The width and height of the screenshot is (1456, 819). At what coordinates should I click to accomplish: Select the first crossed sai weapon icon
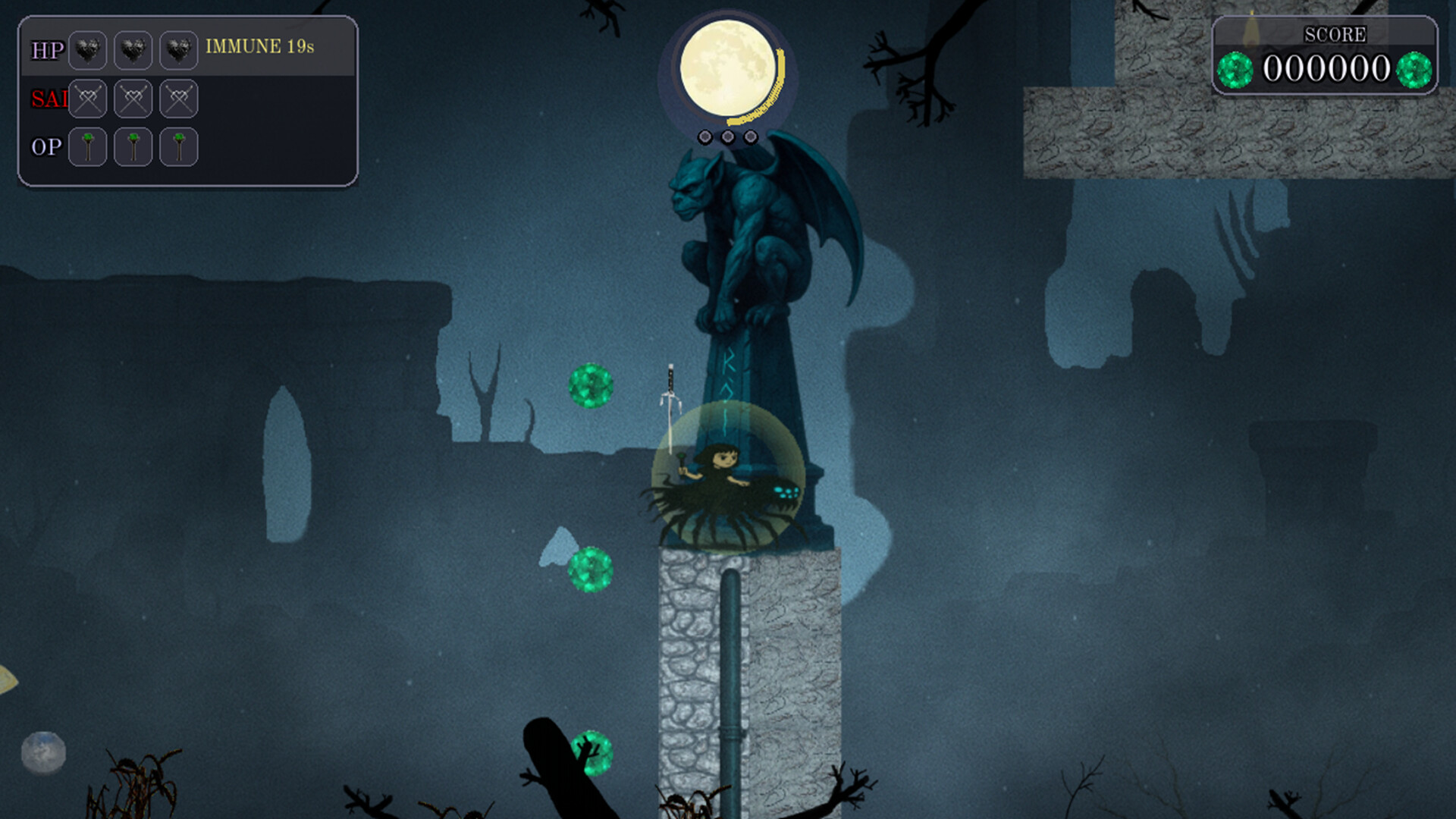coord(87,98)
